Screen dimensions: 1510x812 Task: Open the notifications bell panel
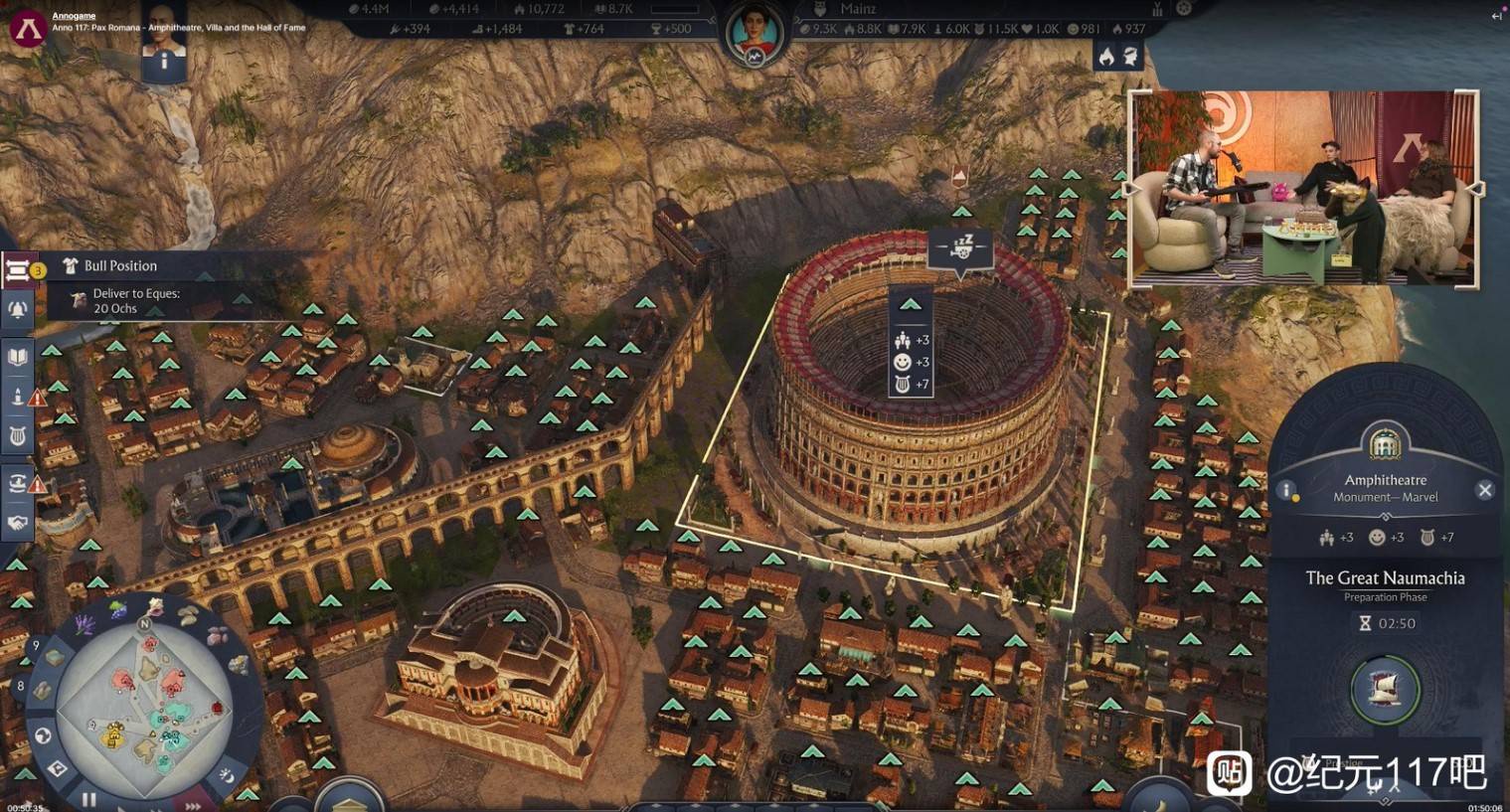[x=18, y=310]
